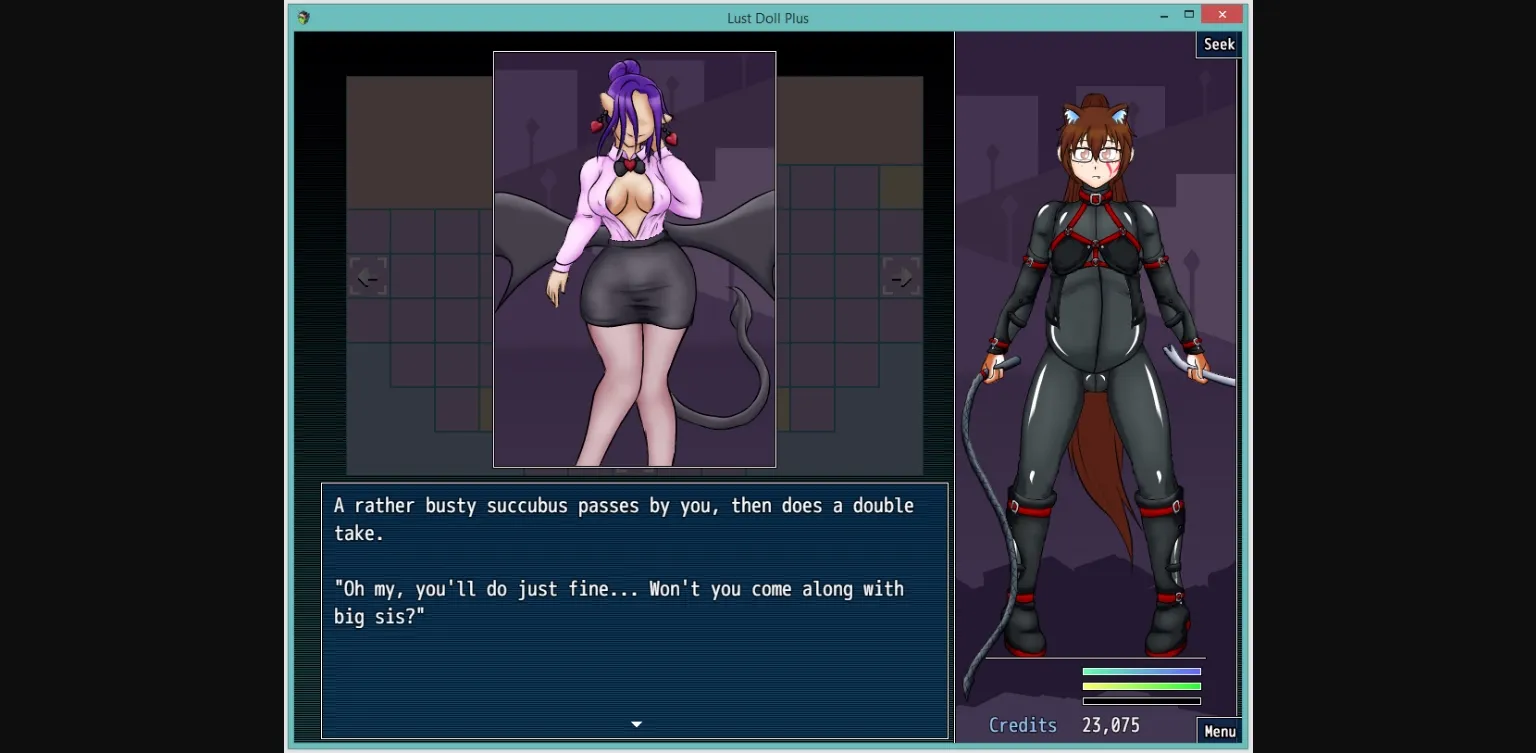Click the minimize icon on the title bar
Screen dimensions: 1536x753
tap(1163, 14)
